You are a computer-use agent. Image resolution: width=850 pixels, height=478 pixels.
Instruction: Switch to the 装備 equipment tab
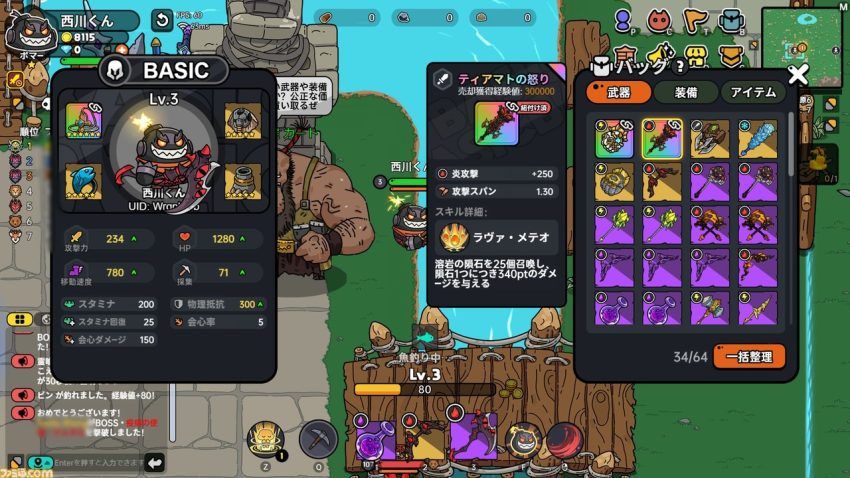click(685, 92)
